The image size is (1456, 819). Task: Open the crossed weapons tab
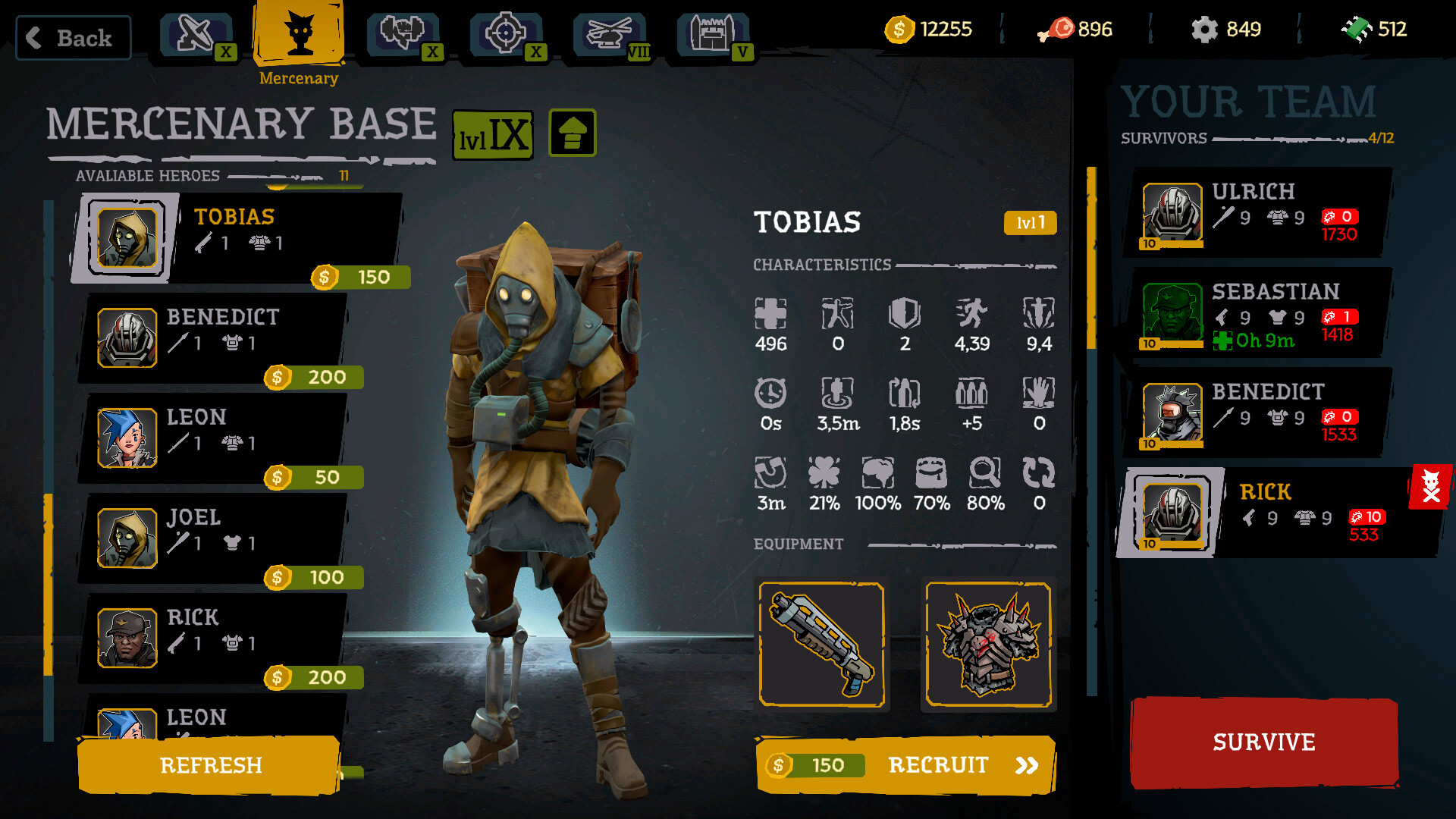[x=196, y=35]
